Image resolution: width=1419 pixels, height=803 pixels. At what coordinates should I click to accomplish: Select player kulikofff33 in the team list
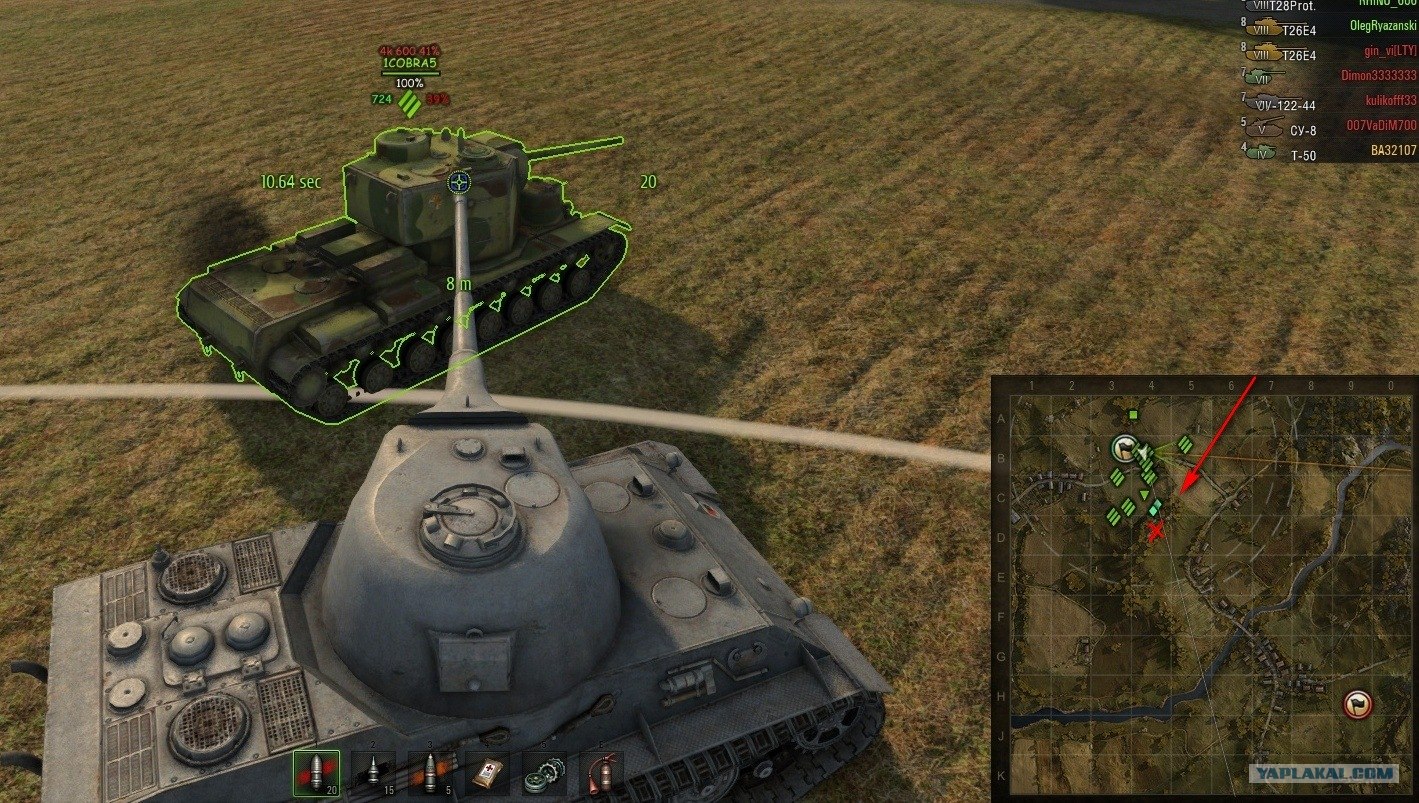1381,100
